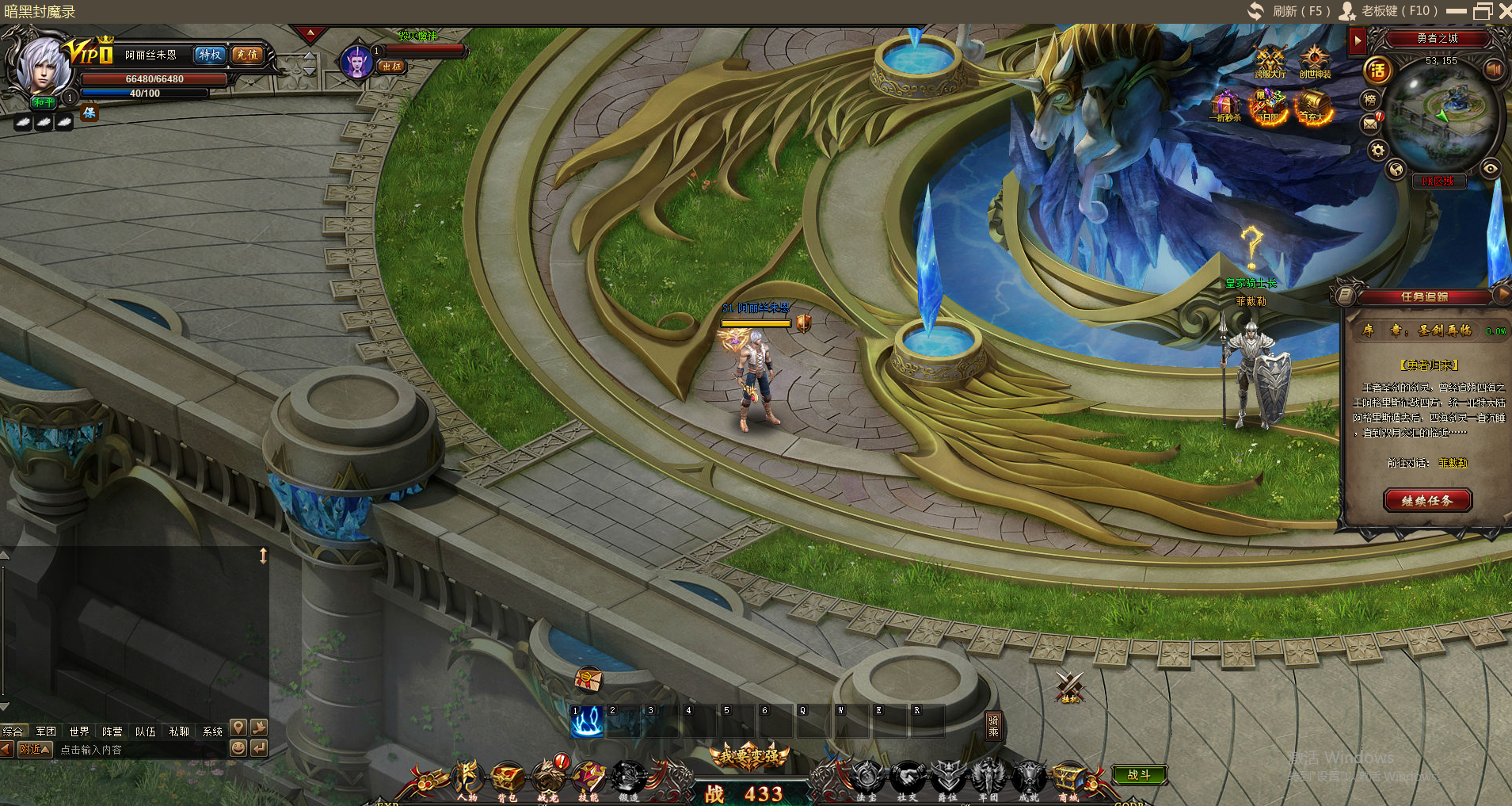Click the 继续任务 continue quest button
The width and height of the screenshot is (1512, 806).
coord(1427,500)
